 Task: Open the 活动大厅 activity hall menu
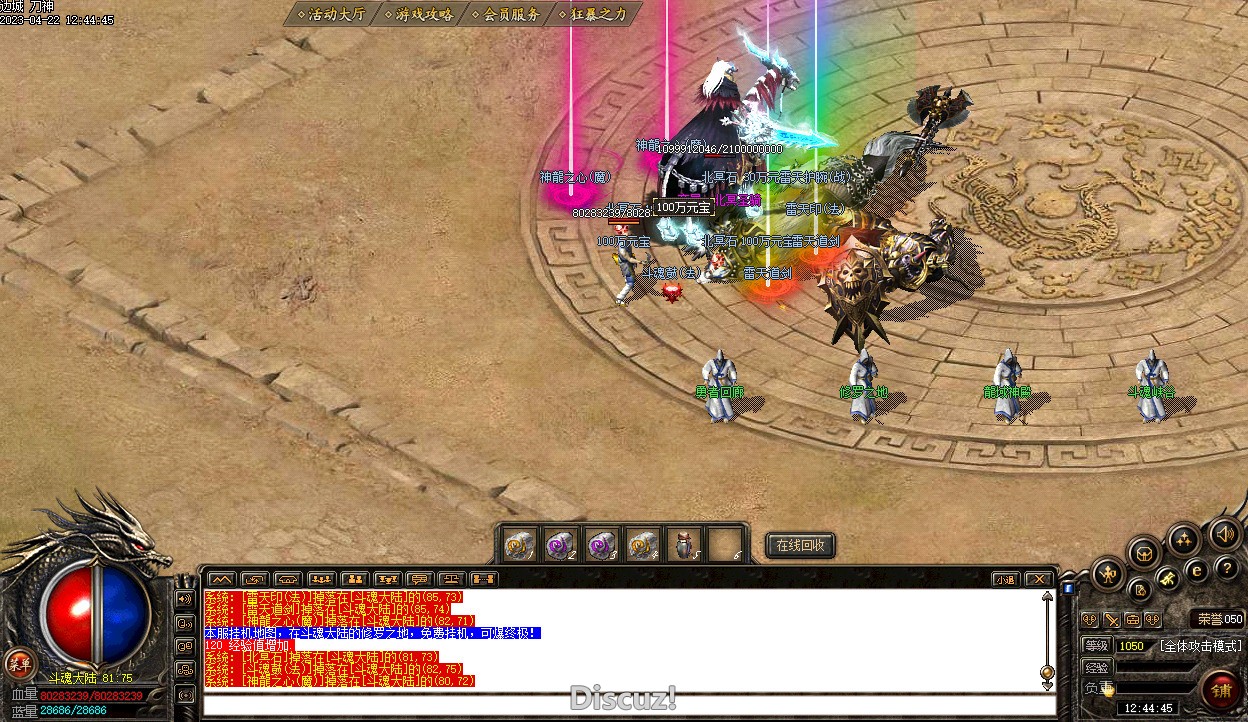[x=331, y=14]
